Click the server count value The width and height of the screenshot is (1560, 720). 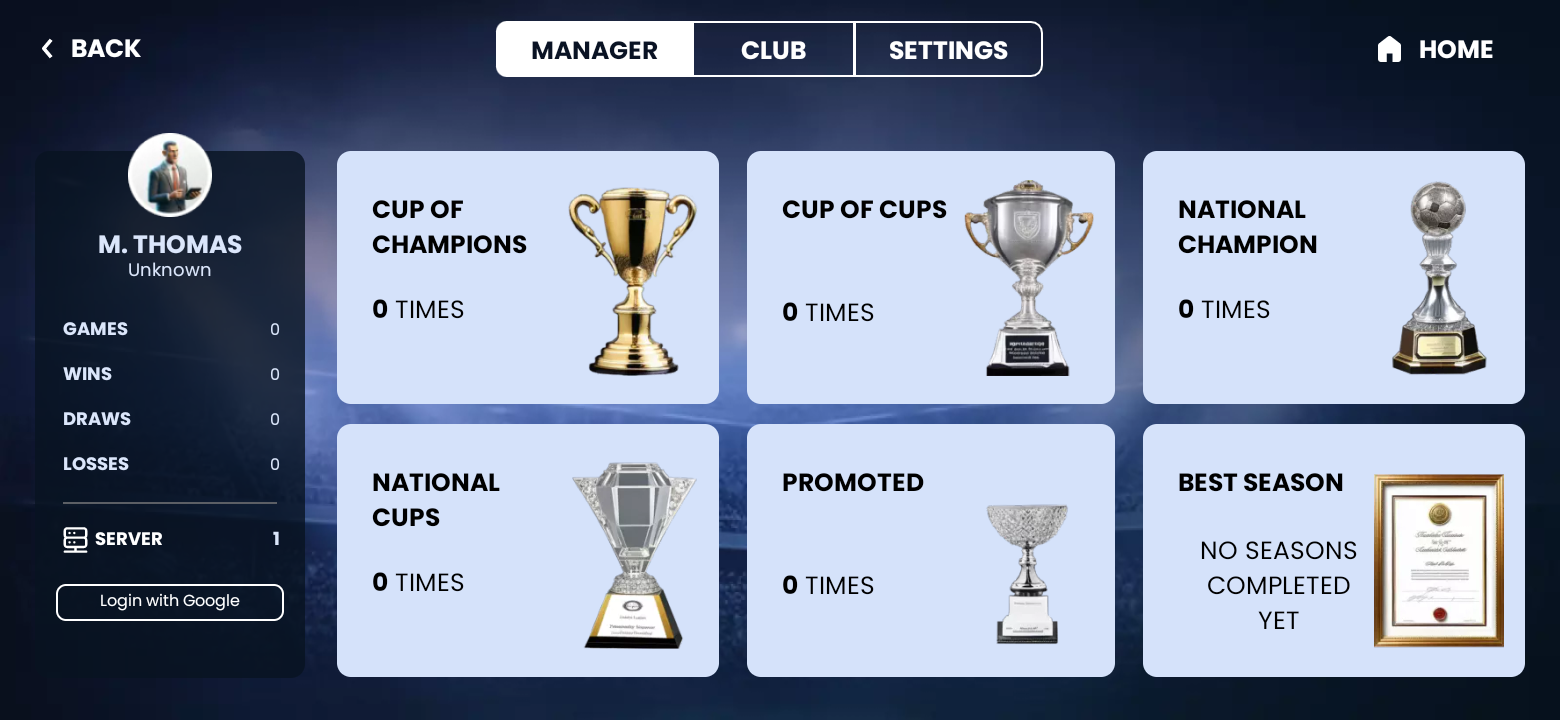click(274, 539)
